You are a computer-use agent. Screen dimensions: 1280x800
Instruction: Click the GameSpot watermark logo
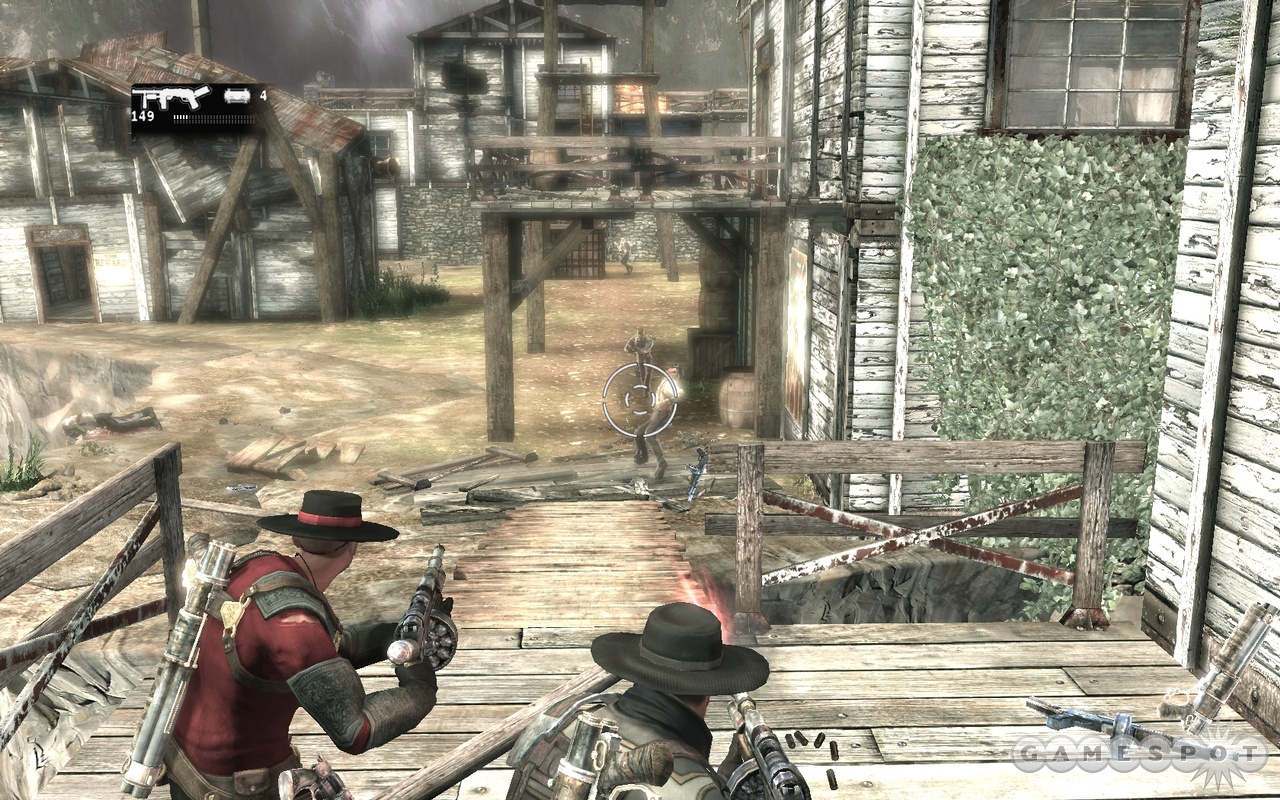tap(1138, 752)
